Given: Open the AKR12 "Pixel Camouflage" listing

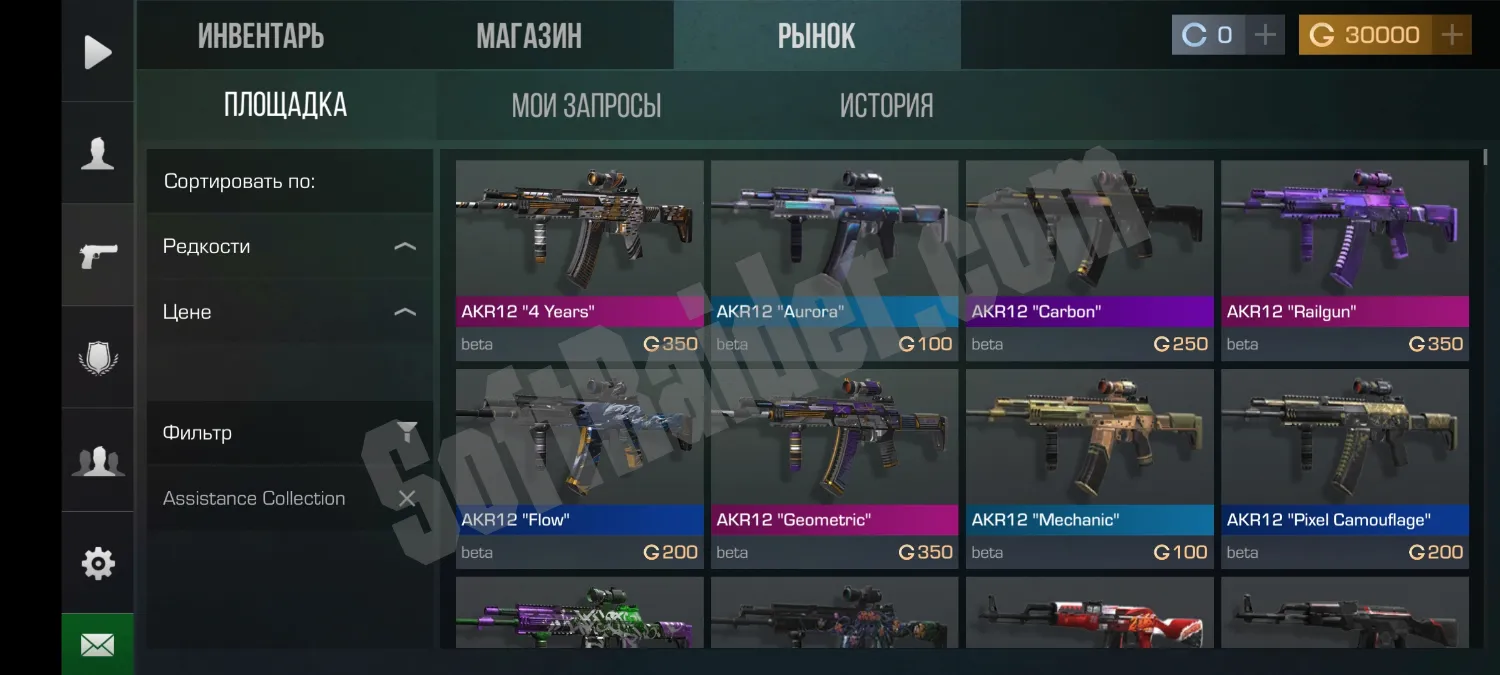Looking at the screenshot, I should click(1344, 468).
